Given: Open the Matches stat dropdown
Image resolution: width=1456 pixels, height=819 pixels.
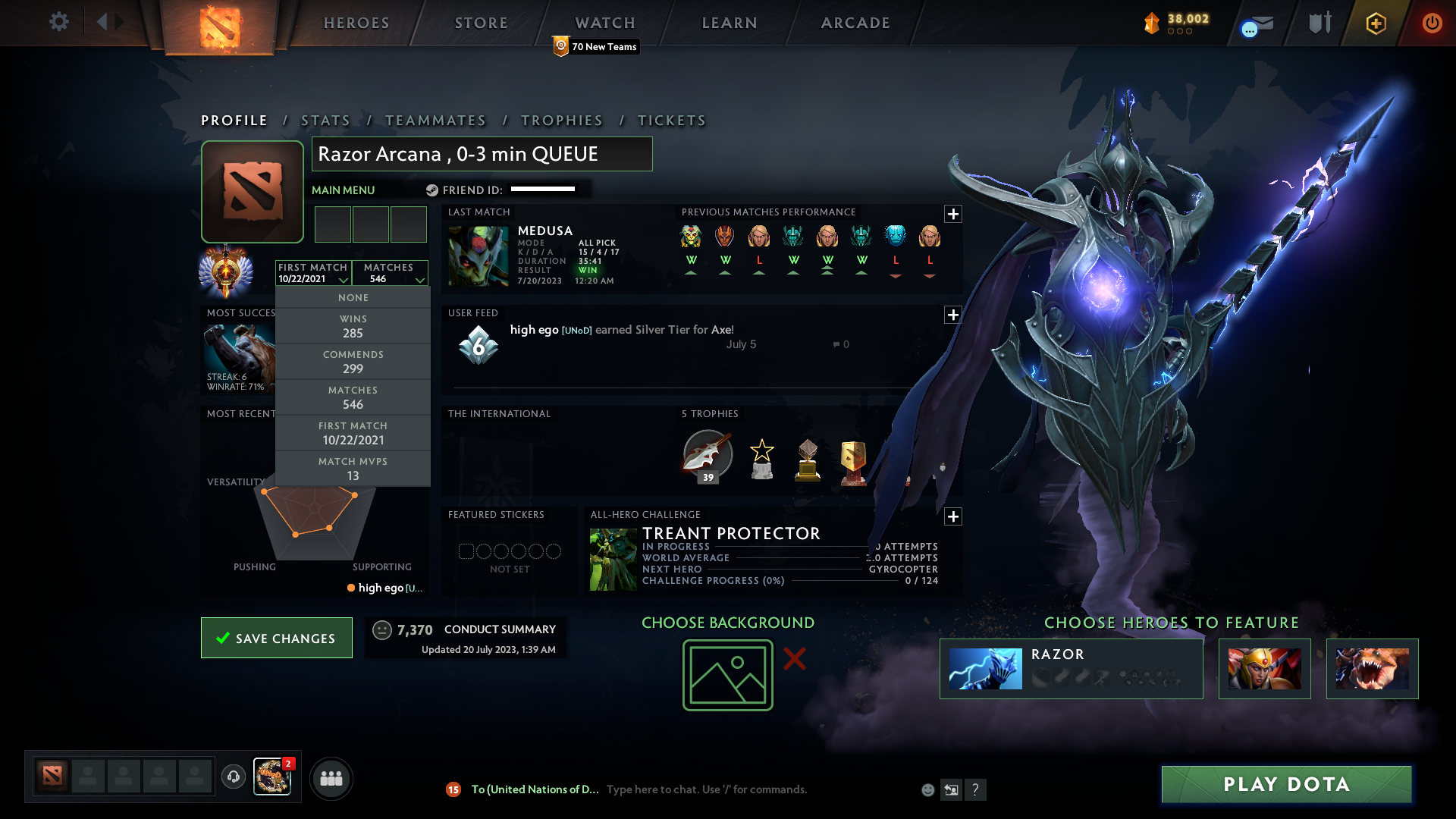Looking at the screenshot, I should click(x=390, y=273).
